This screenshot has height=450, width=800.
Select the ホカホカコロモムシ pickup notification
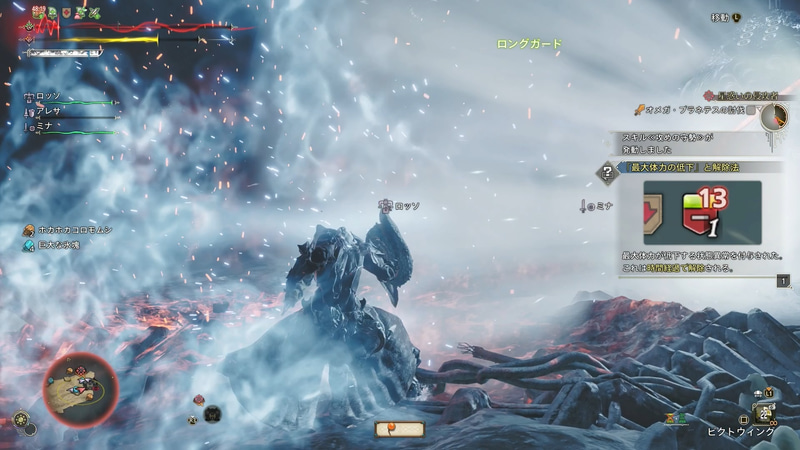75,230
